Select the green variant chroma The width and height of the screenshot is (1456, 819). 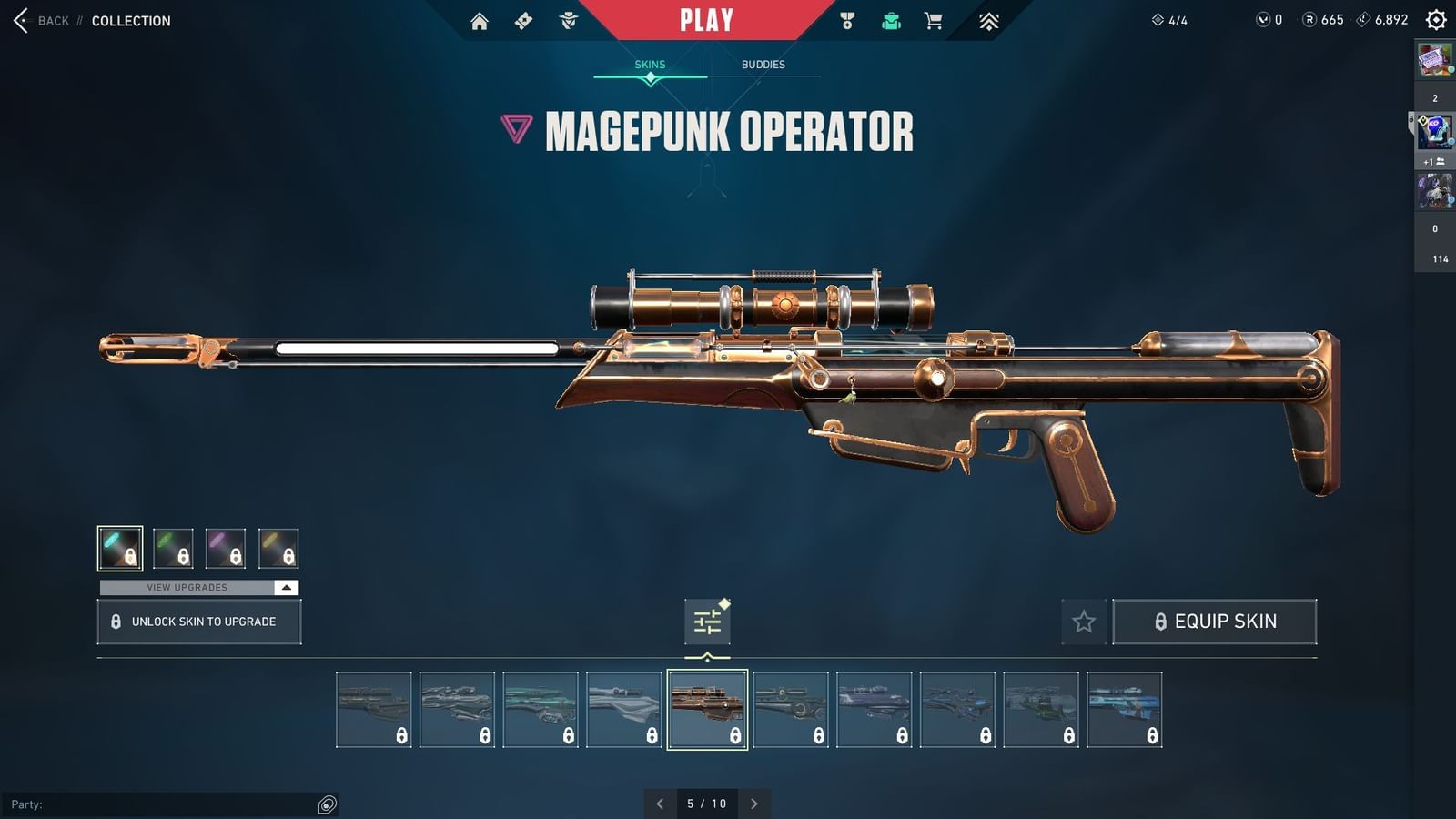(x=174, y=548)
